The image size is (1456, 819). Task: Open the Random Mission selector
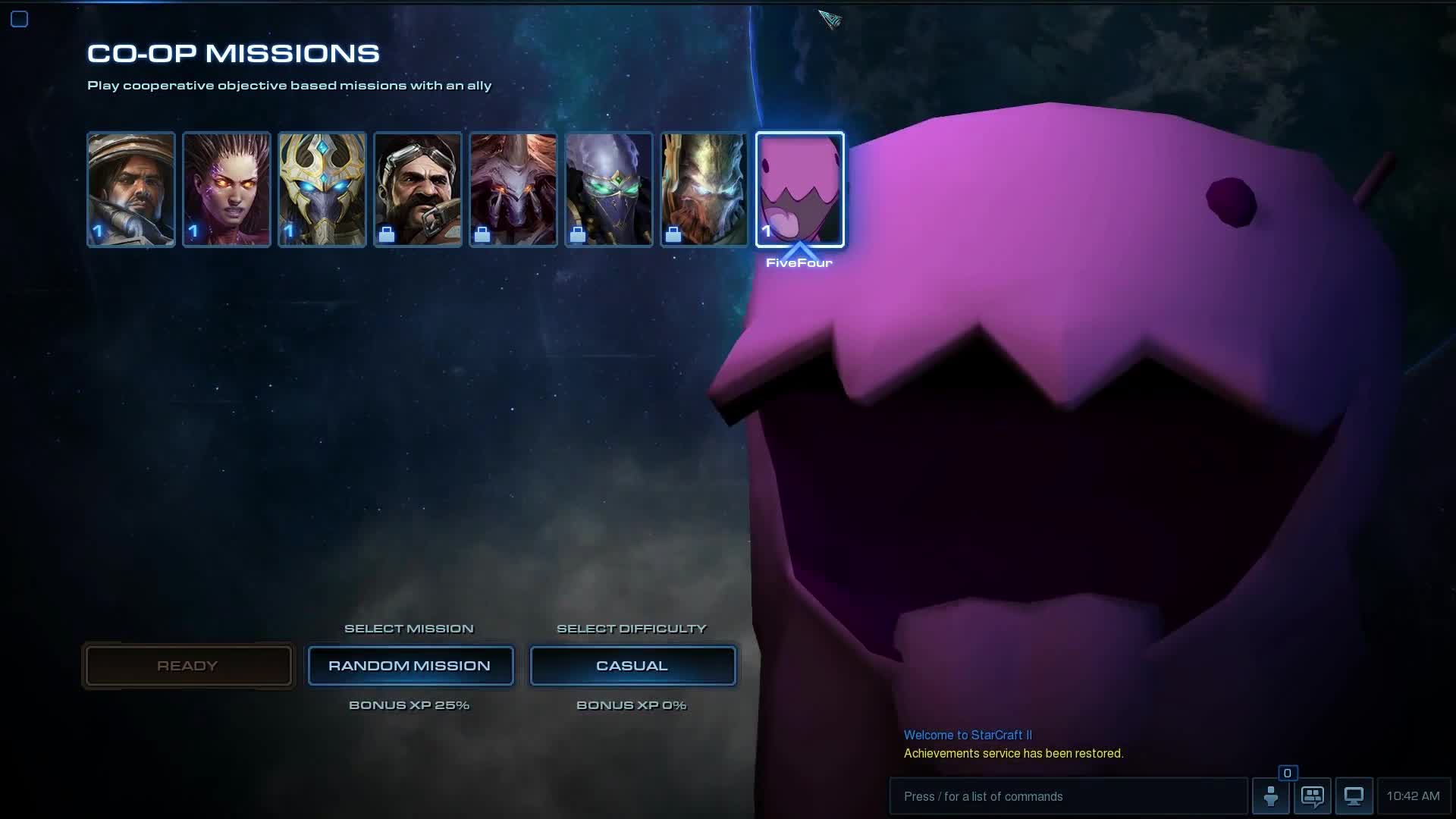(x=410, y=666)
